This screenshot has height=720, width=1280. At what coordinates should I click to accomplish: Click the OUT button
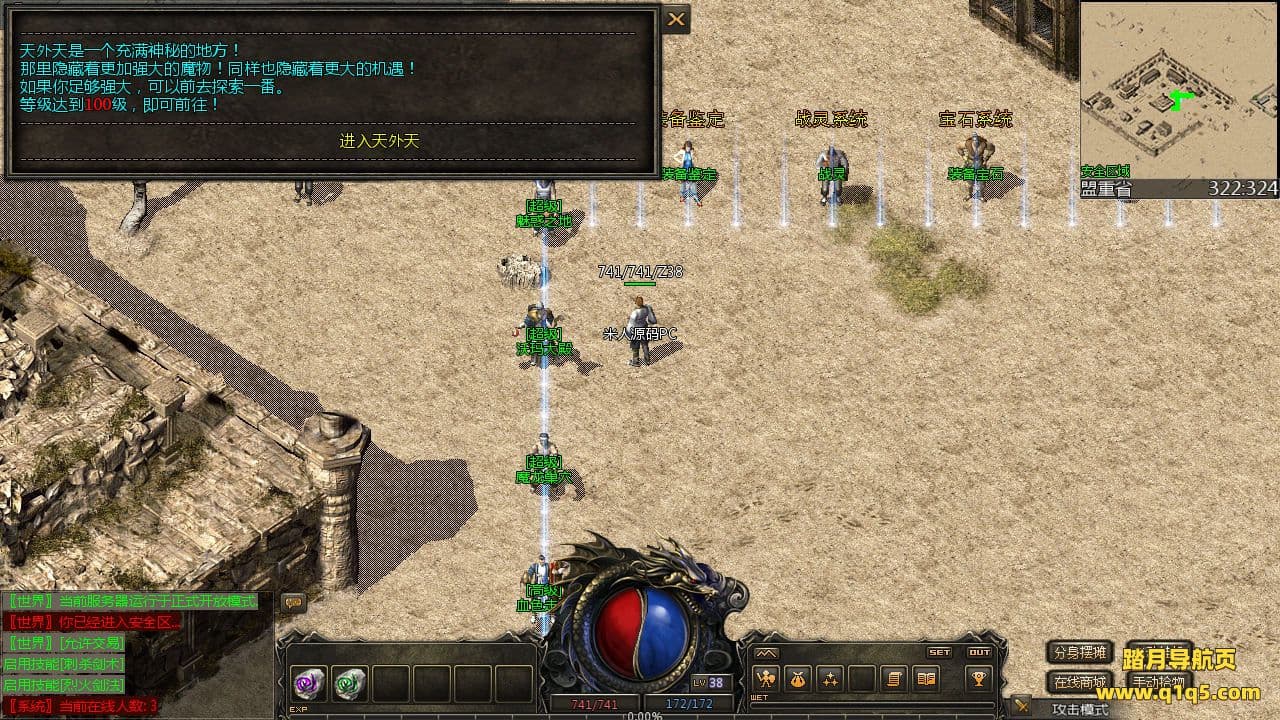pos(979,652)
